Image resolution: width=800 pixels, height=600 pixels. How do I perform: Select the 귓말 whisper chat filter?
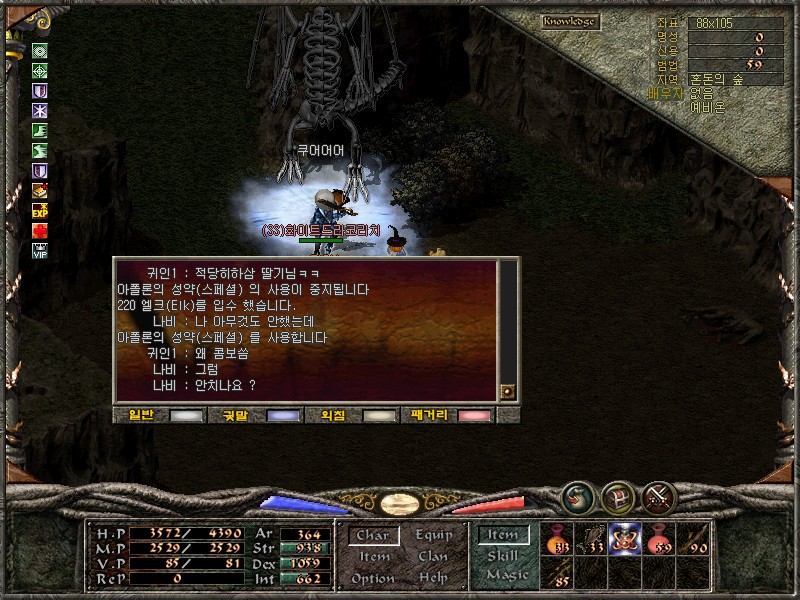point(257,415)
